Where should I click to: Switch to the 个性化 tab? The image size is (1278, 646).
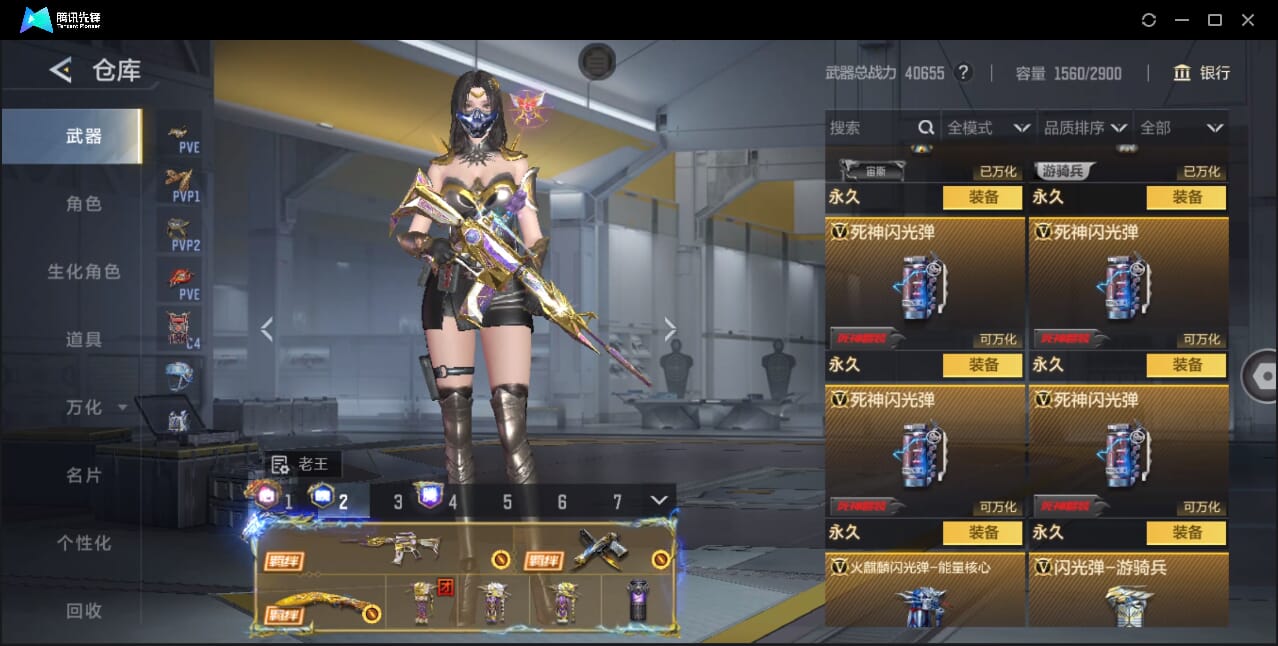coord(84,544)
